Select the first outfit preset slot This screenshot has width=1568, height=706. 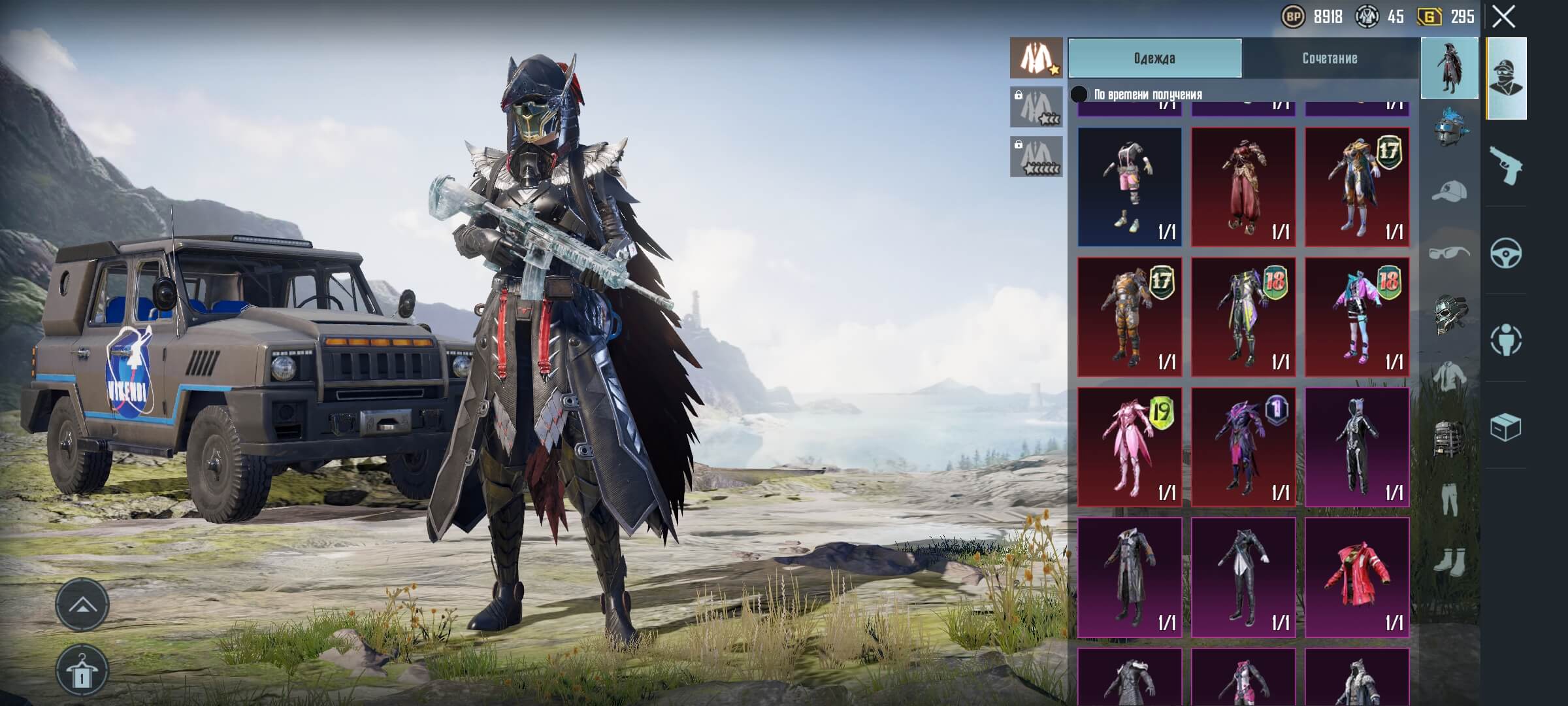(x=1036, y=58)
